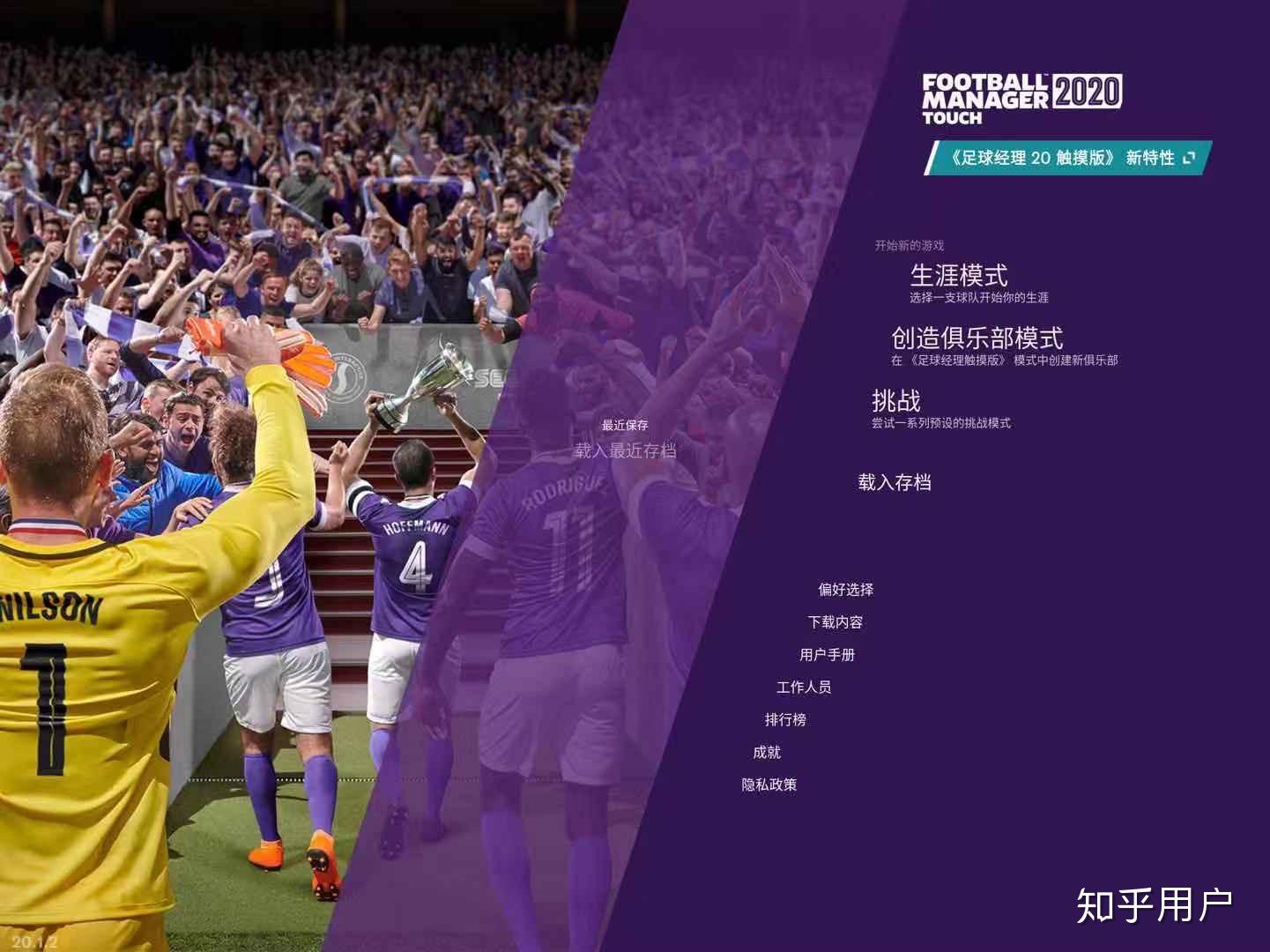View the 成就 achievements list

click(x=768, y=752)
